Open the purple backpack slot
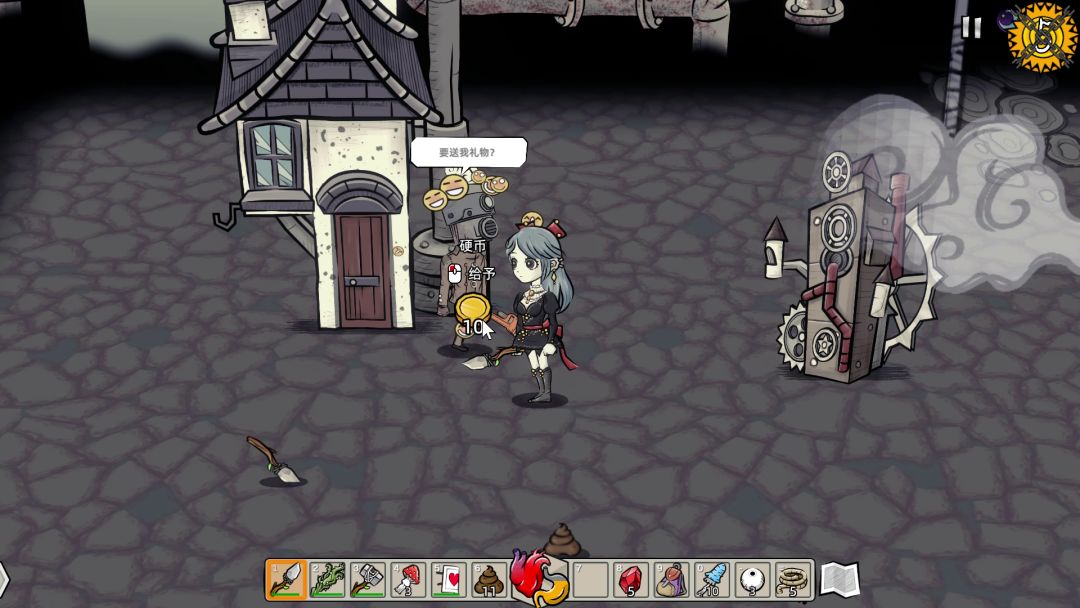Image resolution: width=1080 pixels, height=608 pixels. coord(671,579)
